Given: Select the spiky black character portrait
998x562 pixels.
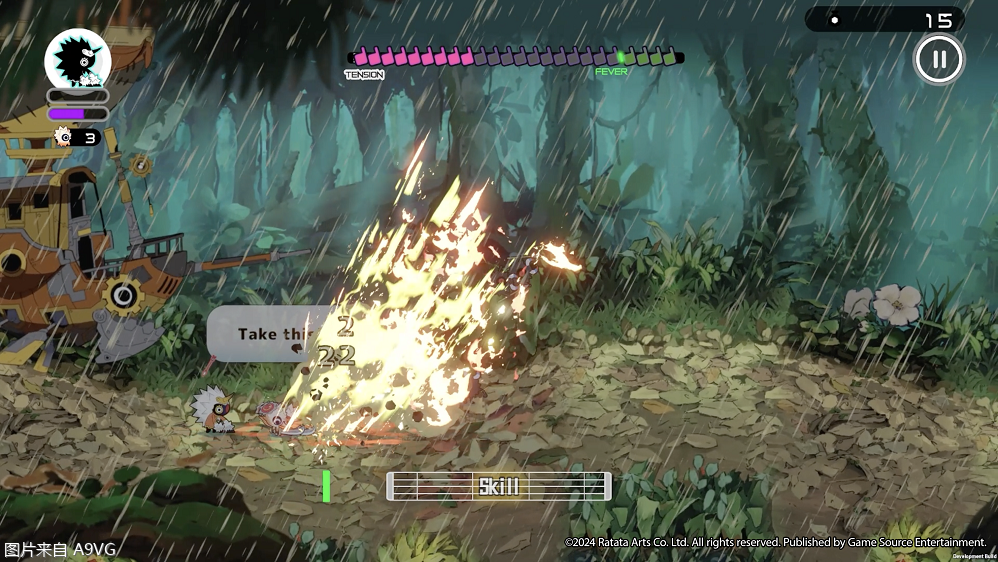Looking at the screenshot, I should 77,59.
